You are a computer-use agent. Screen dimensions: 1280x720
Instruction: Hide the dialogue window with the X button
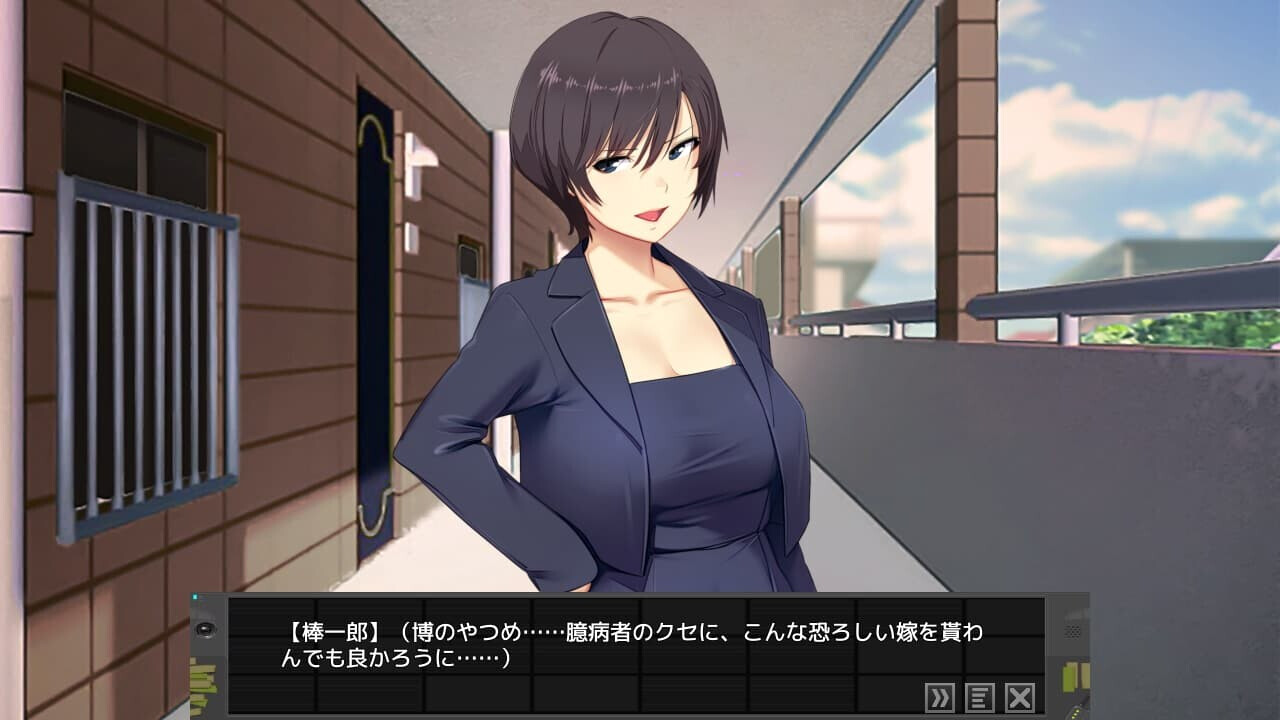tap(1019, 697)
